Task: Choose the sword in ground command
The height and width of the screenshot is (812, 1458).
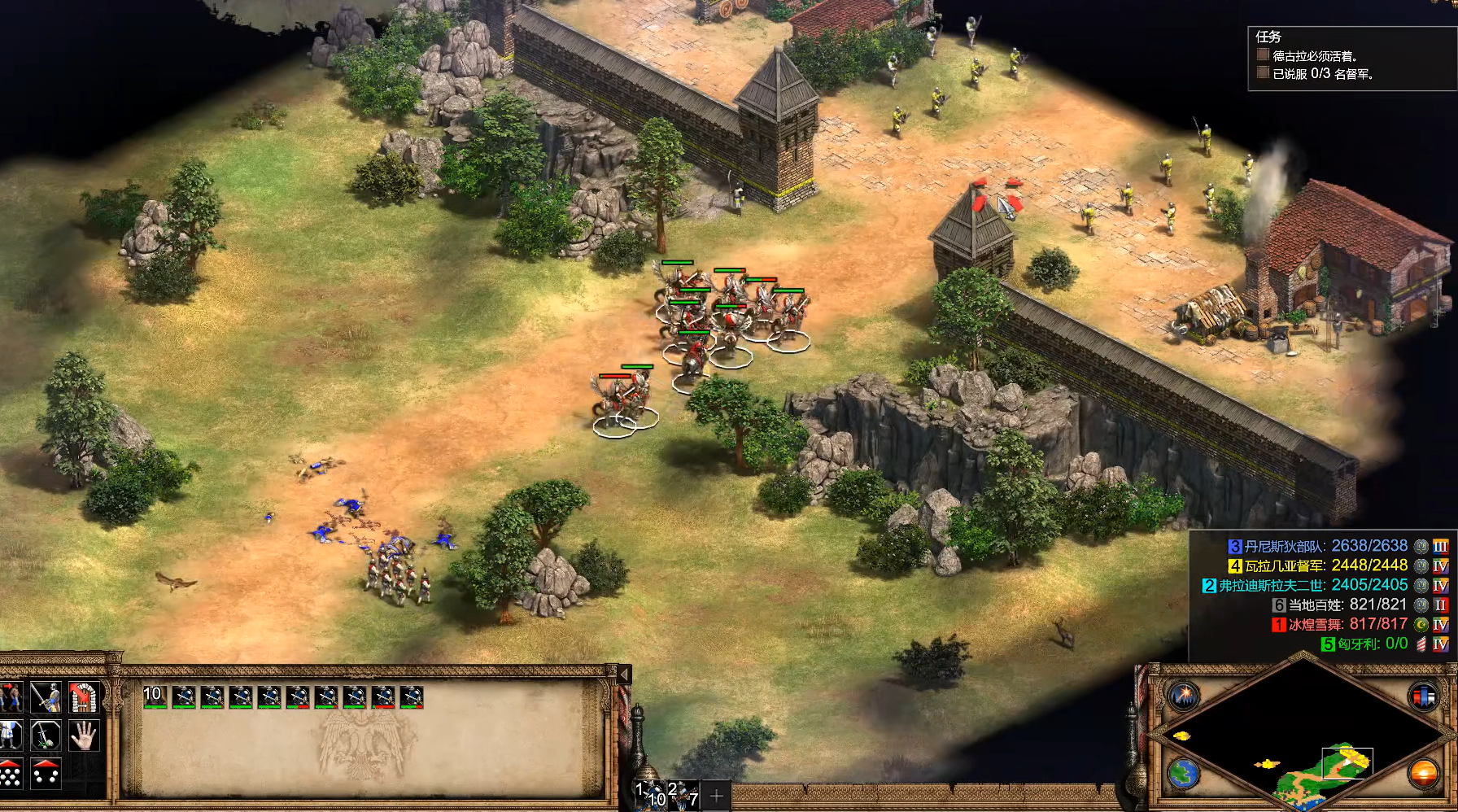Action: [46, 736]
